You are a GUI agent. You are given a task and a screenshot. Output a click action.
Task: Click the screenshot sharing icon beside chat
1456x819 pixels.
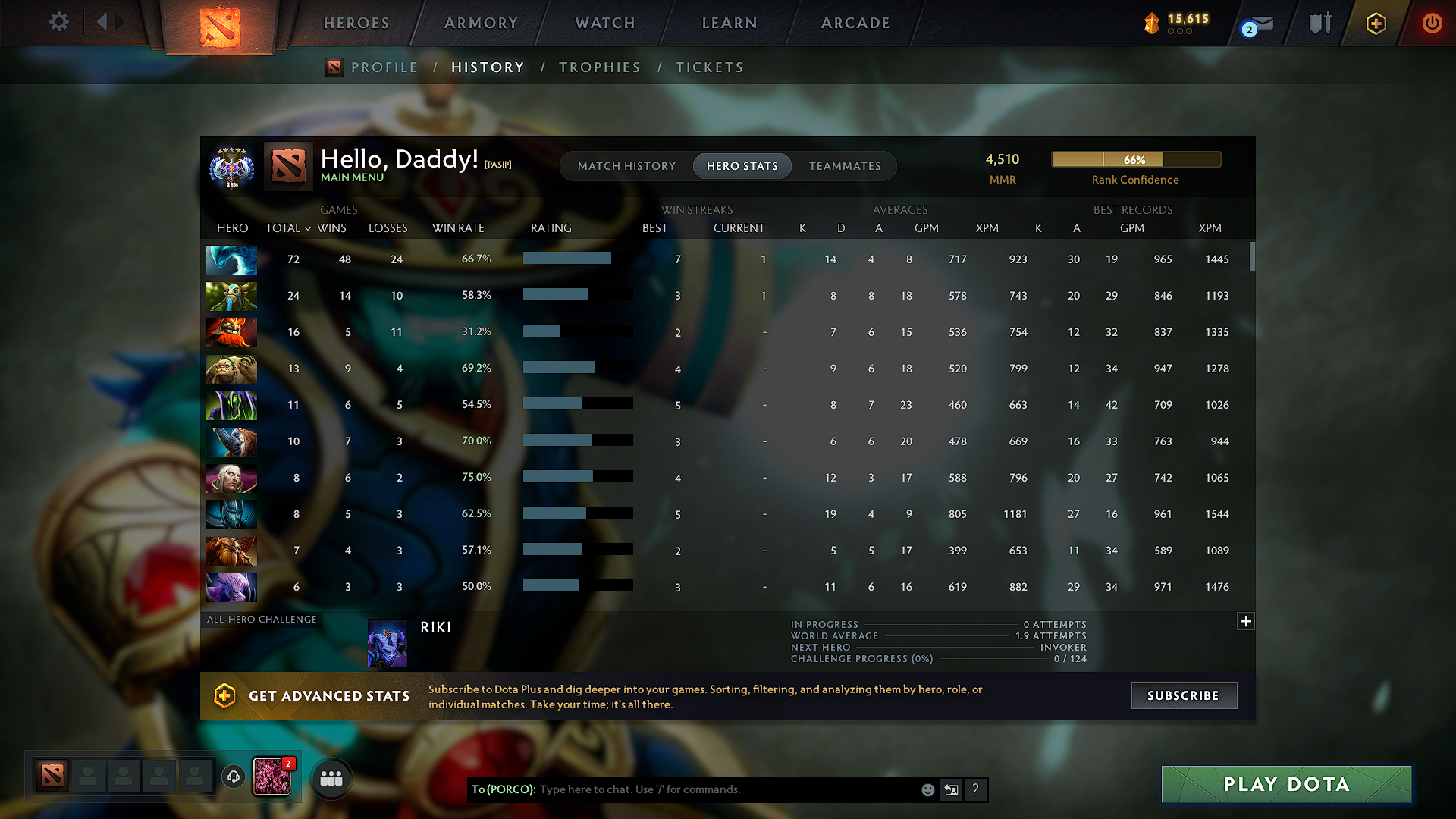pyautogui.click(x=952, y=789)
